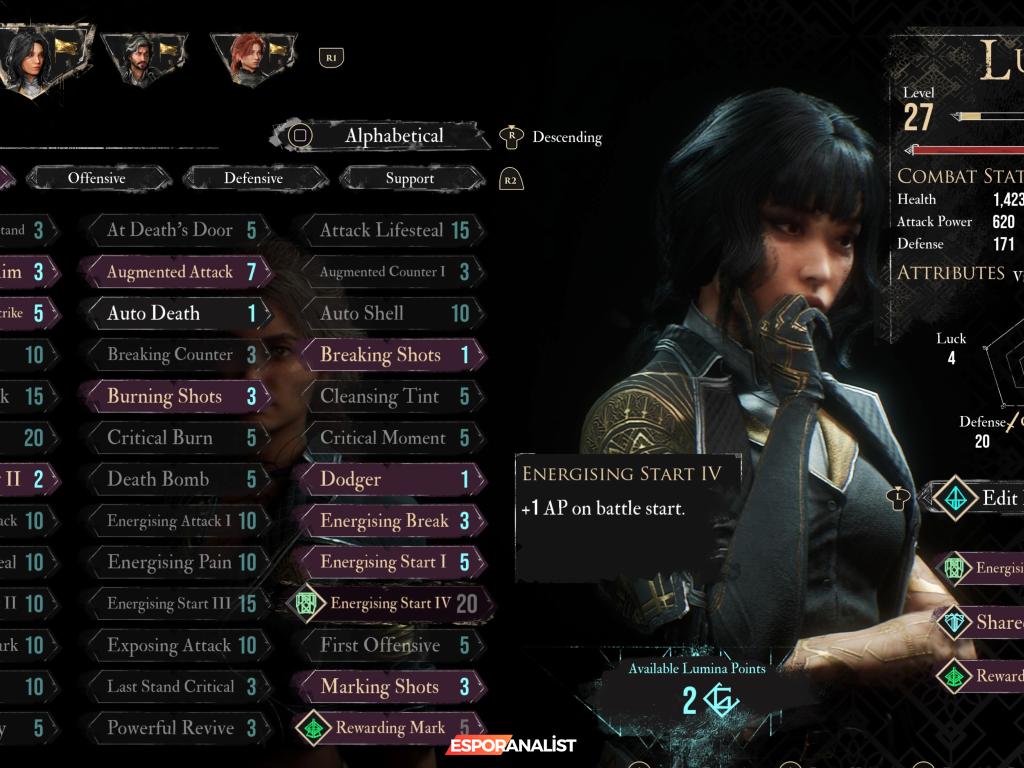This screenshot has height=768, width=1024.
Task: Switch to the Offensive filter tab
Action: [x=97, y=178]
